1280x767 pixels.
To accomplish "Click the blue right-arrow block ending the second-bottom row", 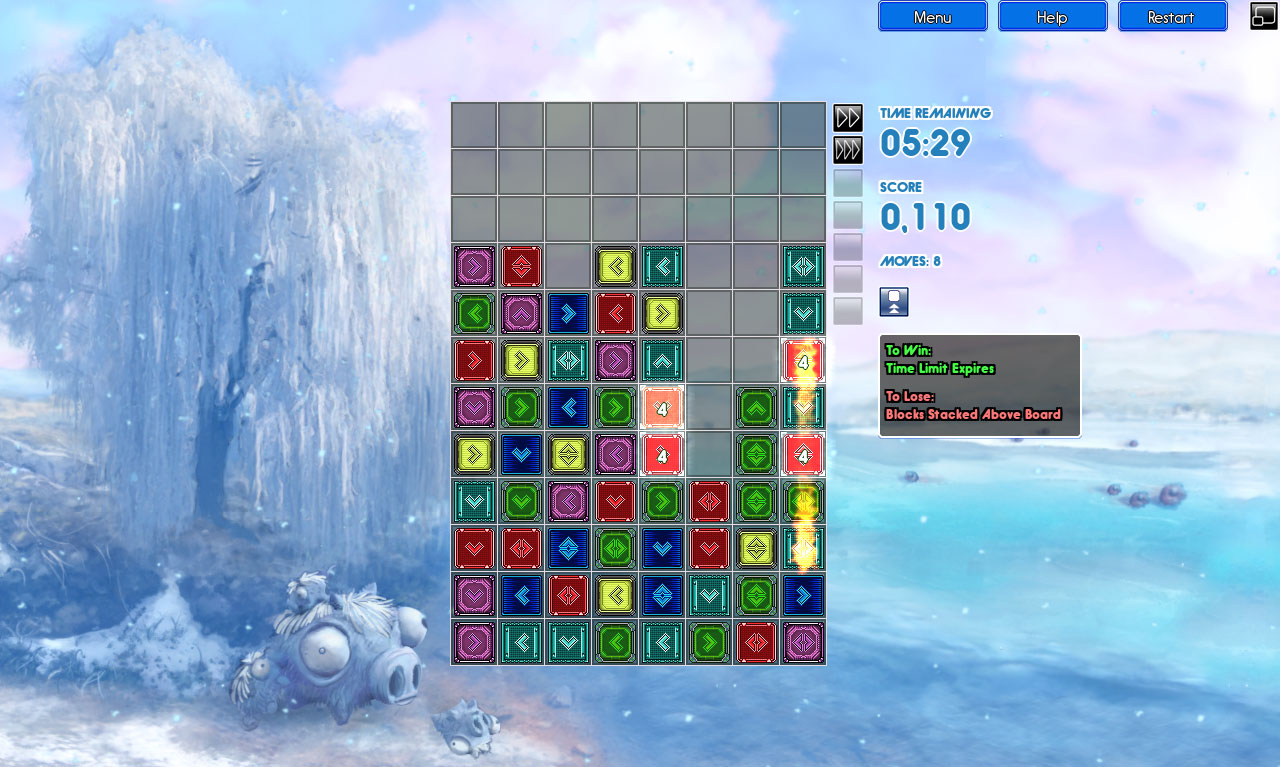I will pos(803,595).
